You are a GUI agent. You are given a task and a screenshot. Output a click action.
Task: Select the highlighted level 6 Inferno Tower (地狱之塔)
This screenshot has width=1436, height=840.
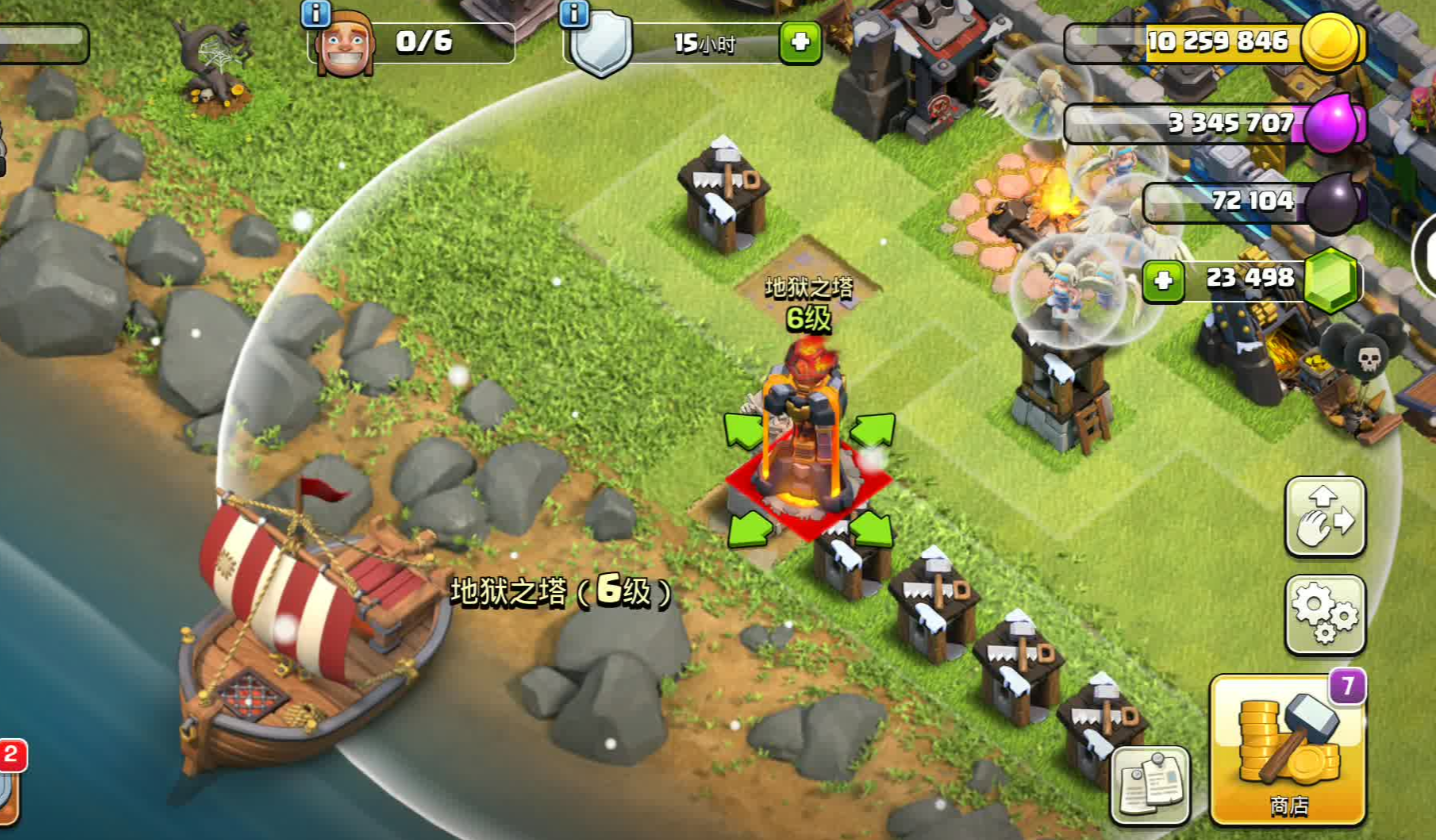point(808,440)
